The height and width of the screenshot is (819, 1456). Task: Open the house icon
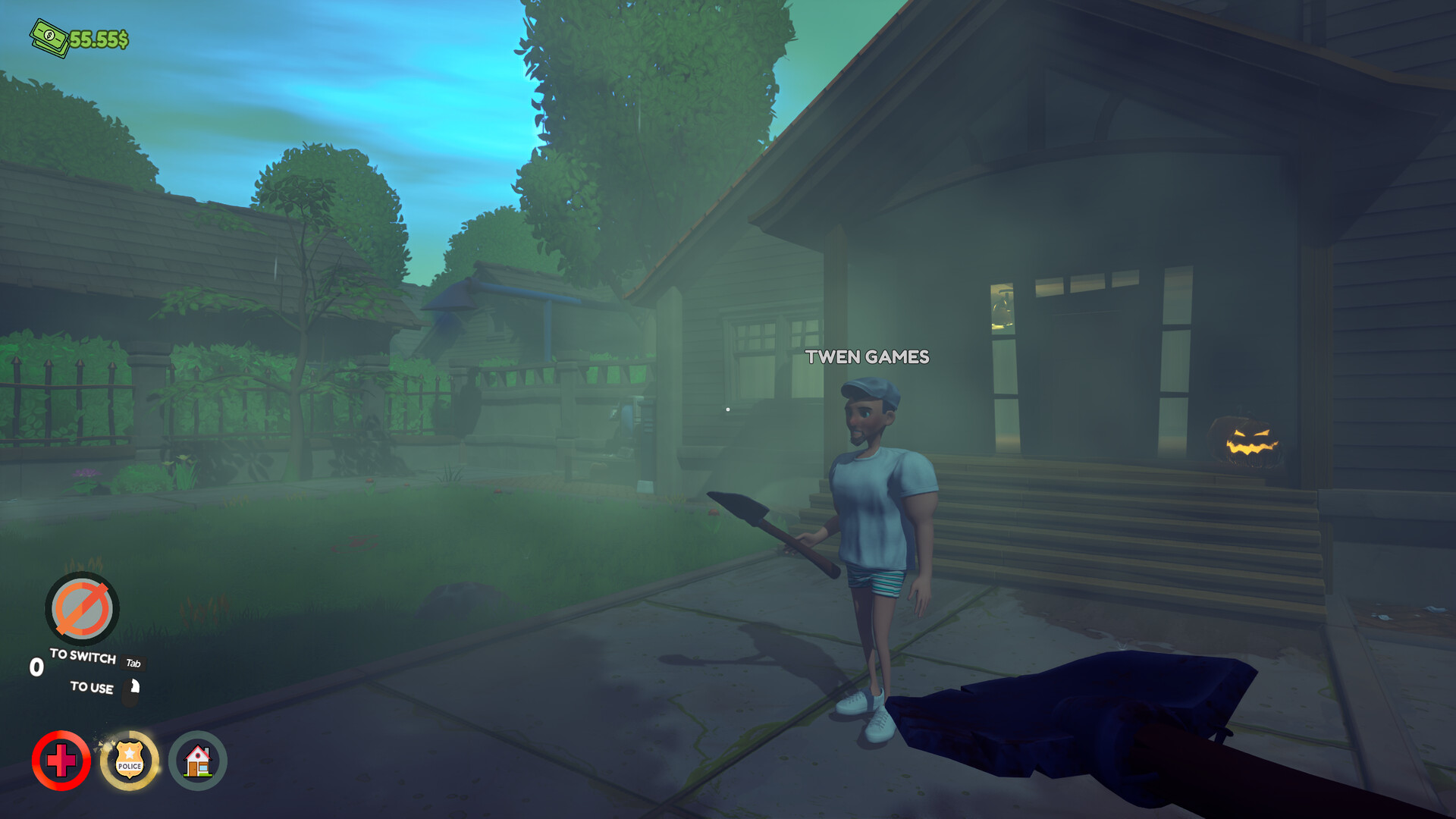pos(197,761)
